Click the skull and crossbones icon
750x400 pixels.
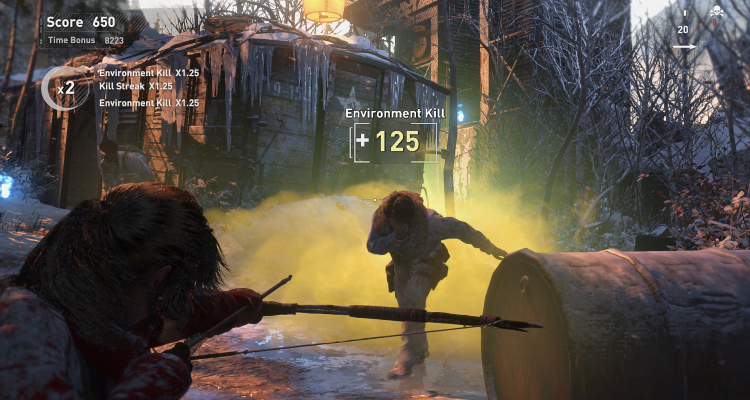tap(716, 13)
